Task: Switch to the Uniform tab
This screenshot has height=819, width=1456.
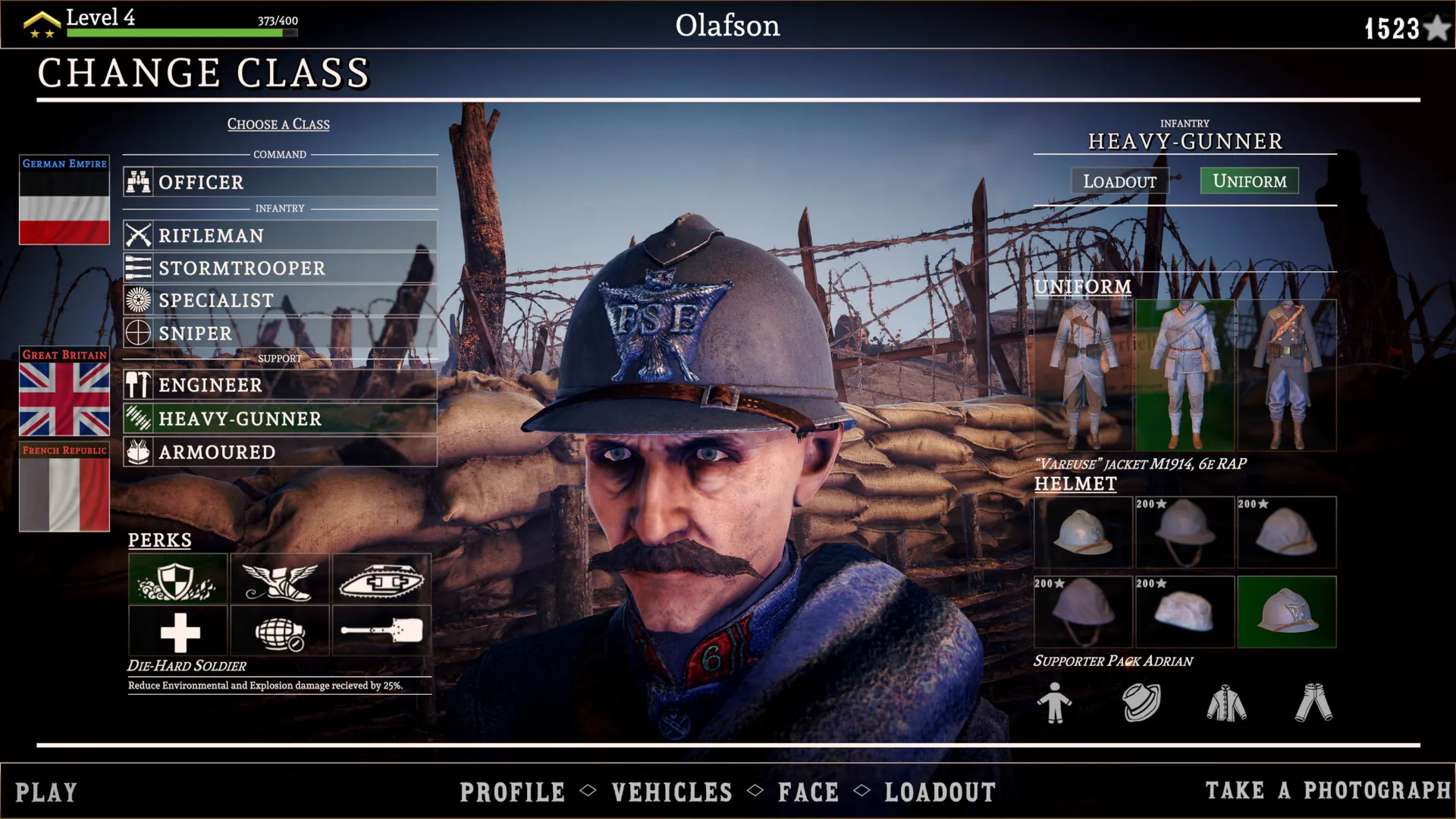Action: (x=1249, y=180)
